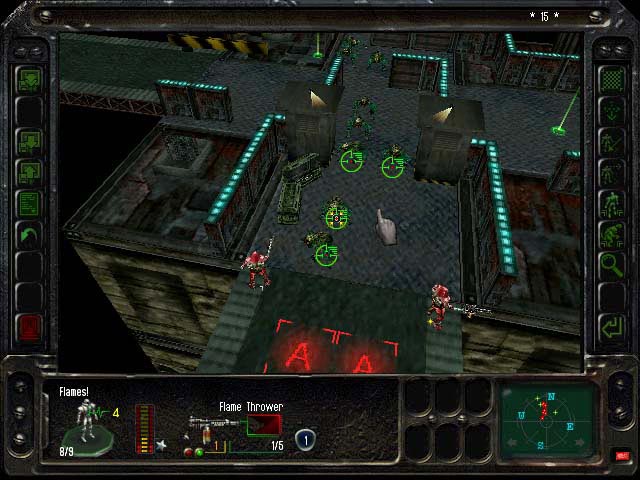The height and width of the screenshot is (480, 640).
Task: Select the green-circled unit nearest the hand cursor
Action: click(338, 215)
